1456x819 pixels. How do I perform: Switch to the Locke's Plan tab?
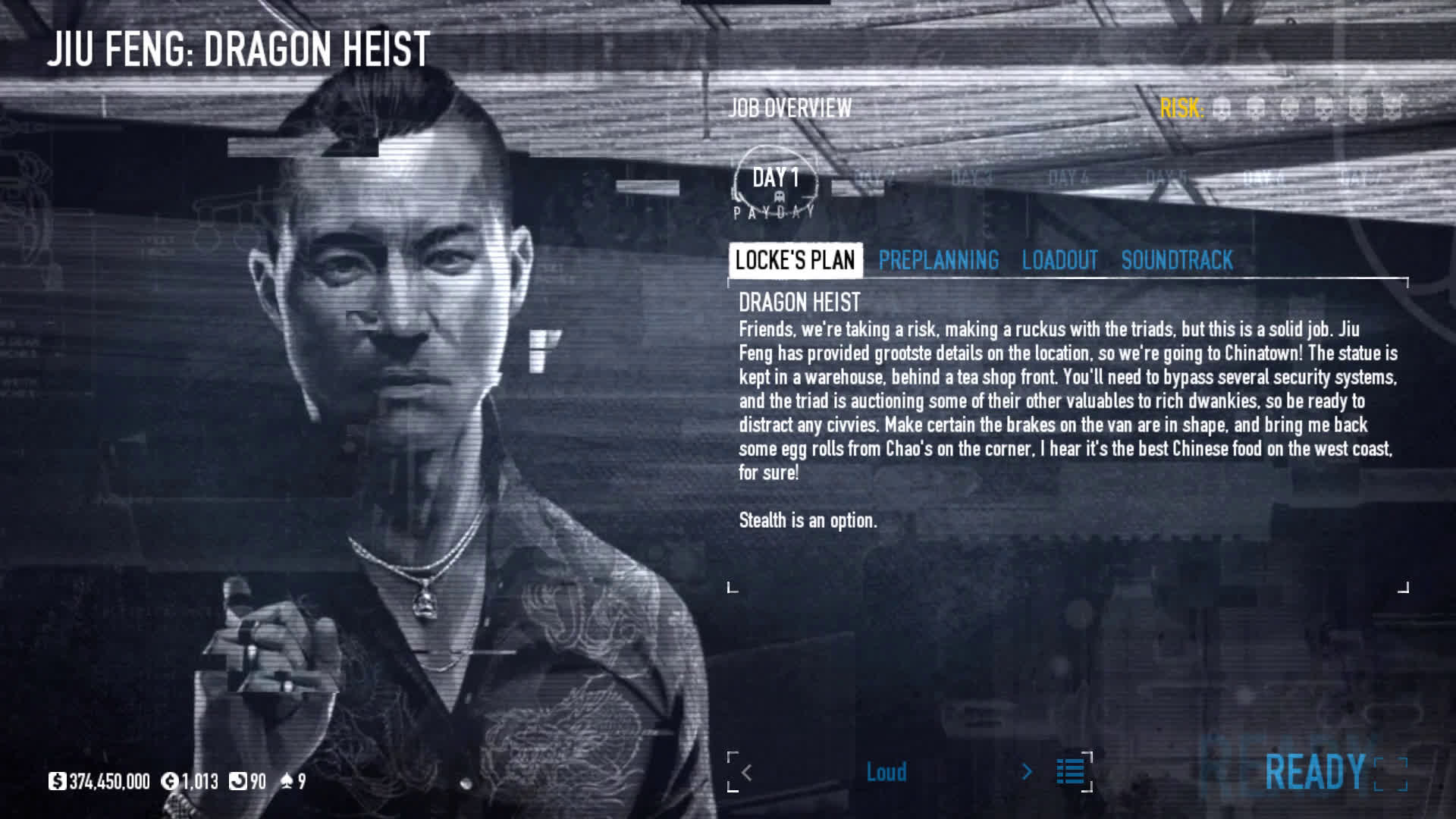[x=795, y=260]
